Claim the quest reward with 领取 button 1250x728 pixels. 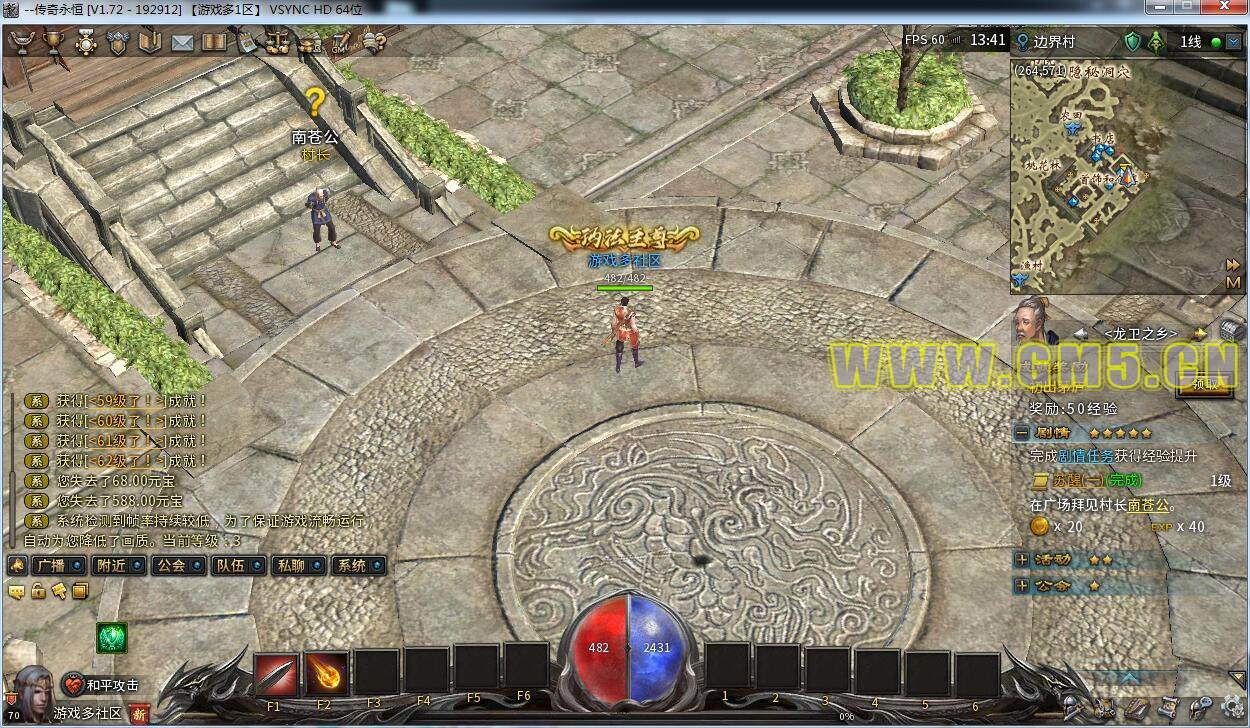(x=1204, y=385)
